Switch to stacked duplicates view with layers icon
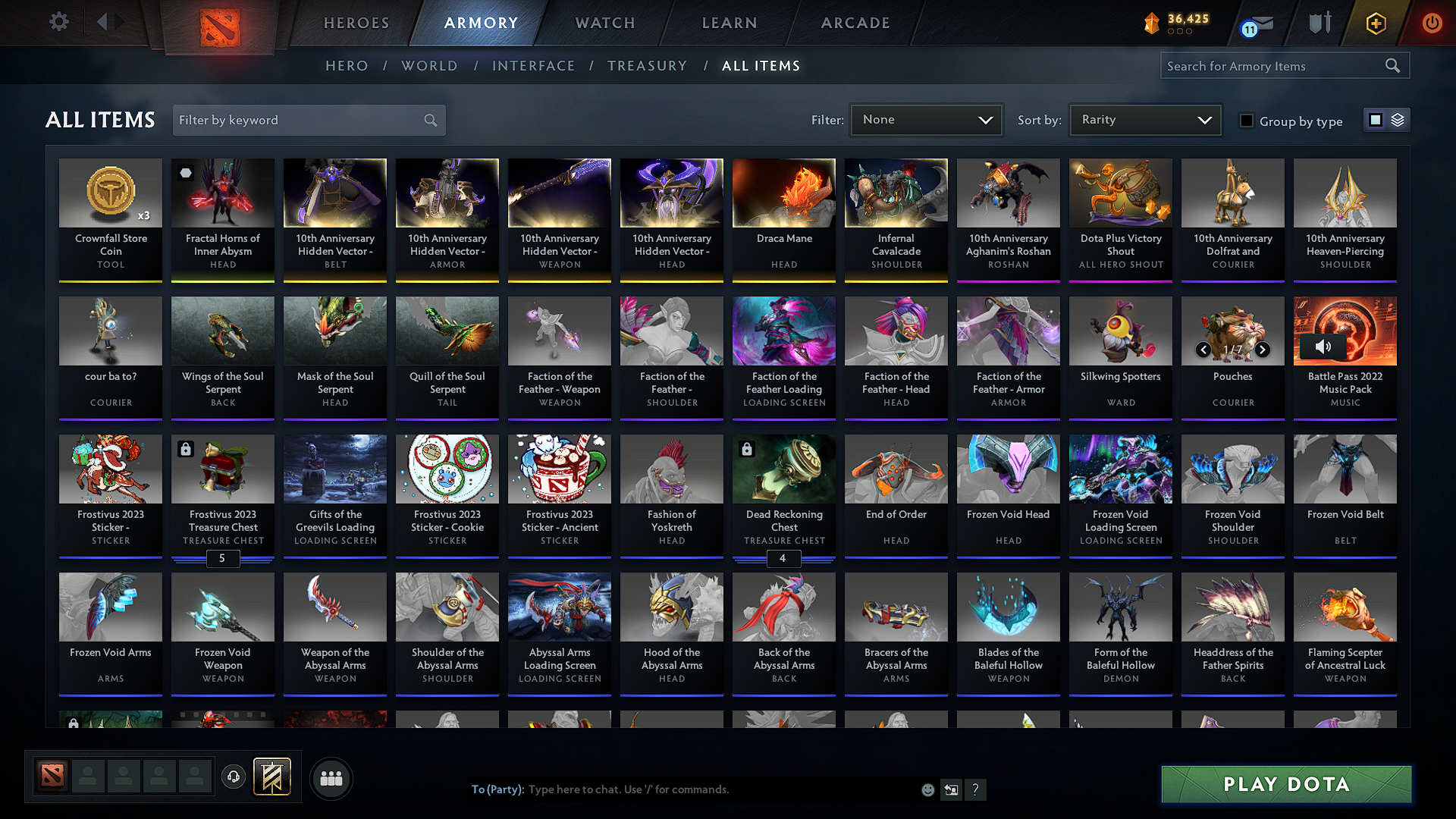The width and height of the screenshot is (1456, 819). tap(1398, 120)
